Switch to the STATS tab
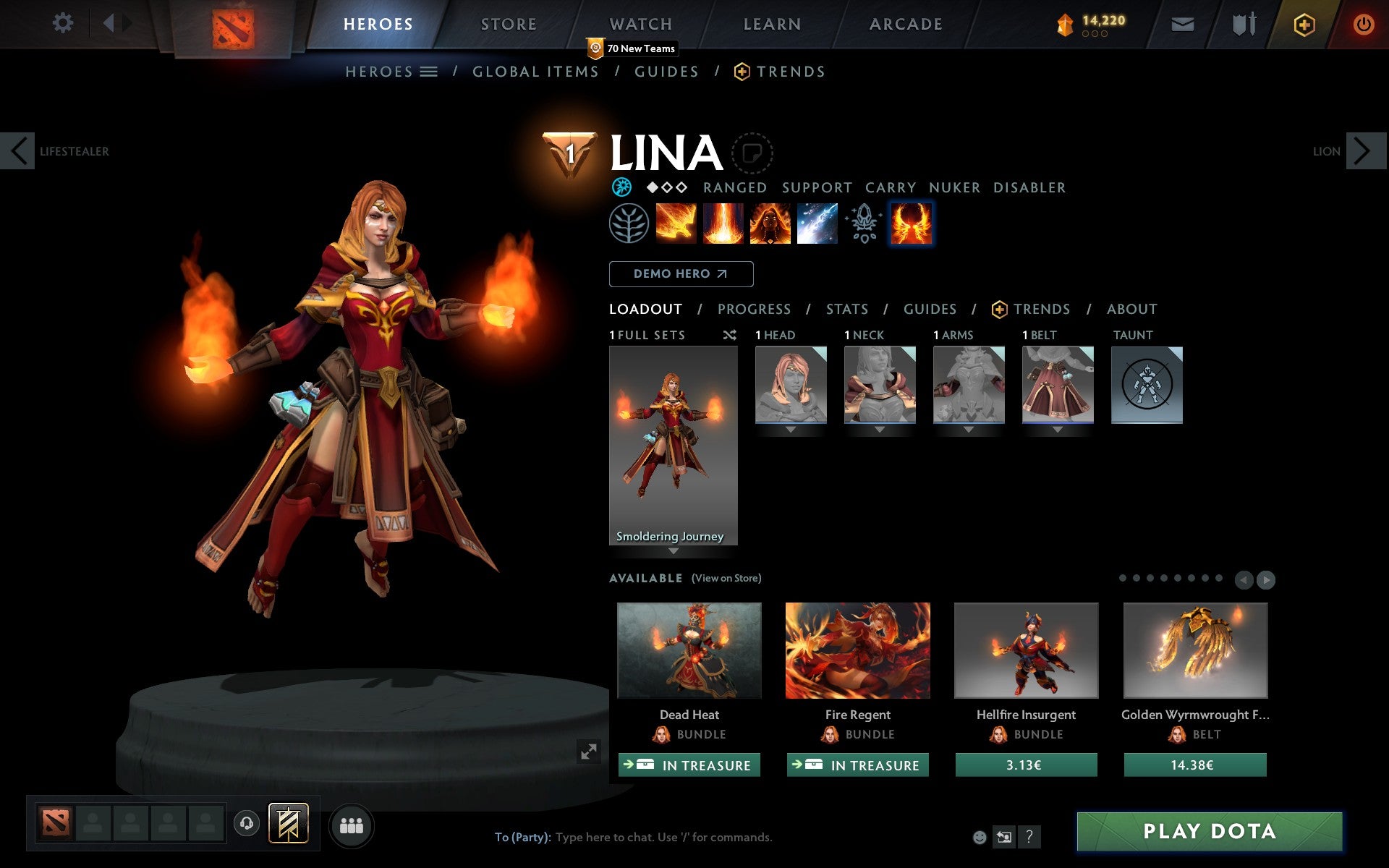The image size is (1389, 868). click(846, 309)
